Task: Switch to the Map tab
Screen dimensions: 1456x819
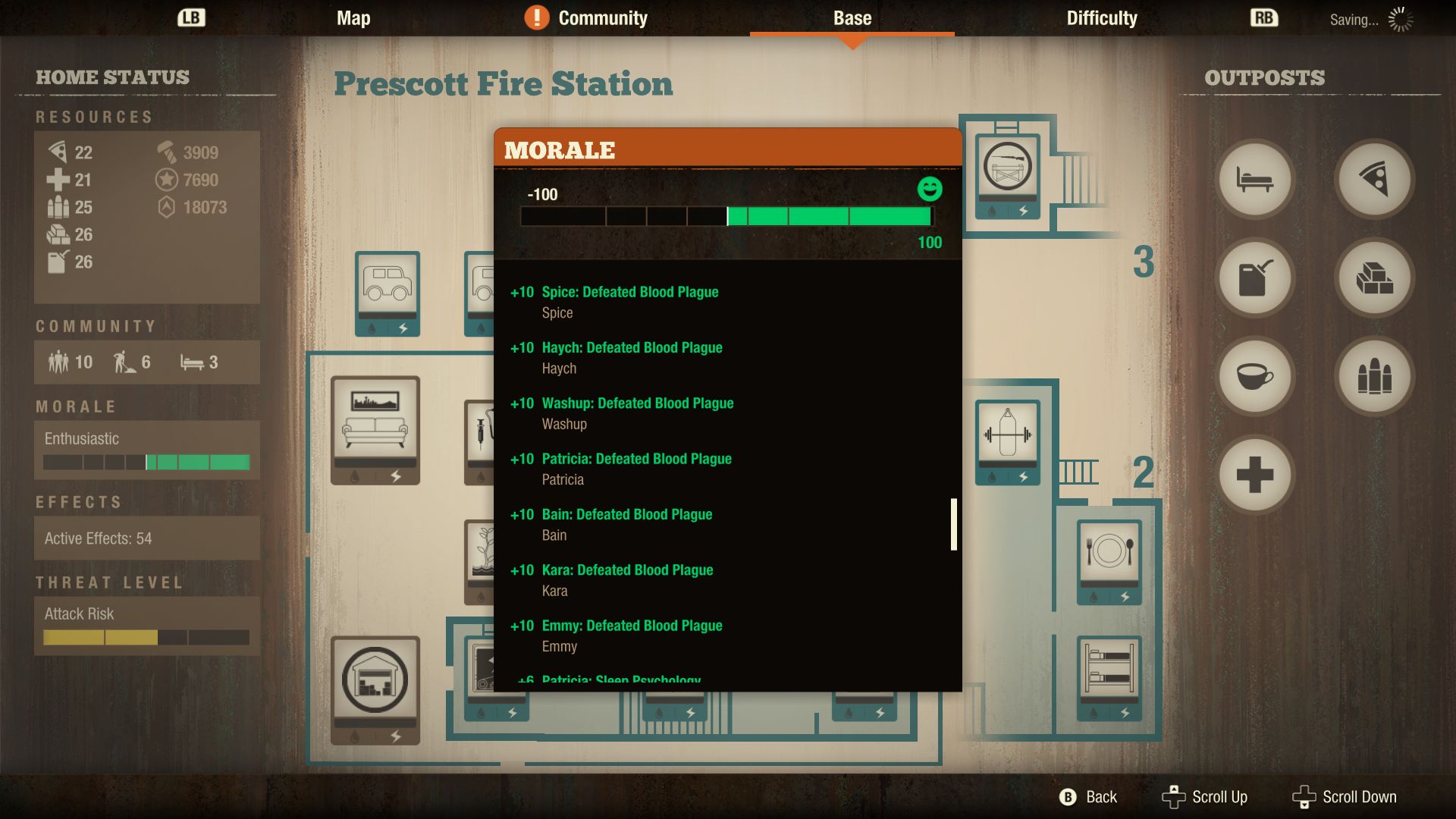Action: 353,18
